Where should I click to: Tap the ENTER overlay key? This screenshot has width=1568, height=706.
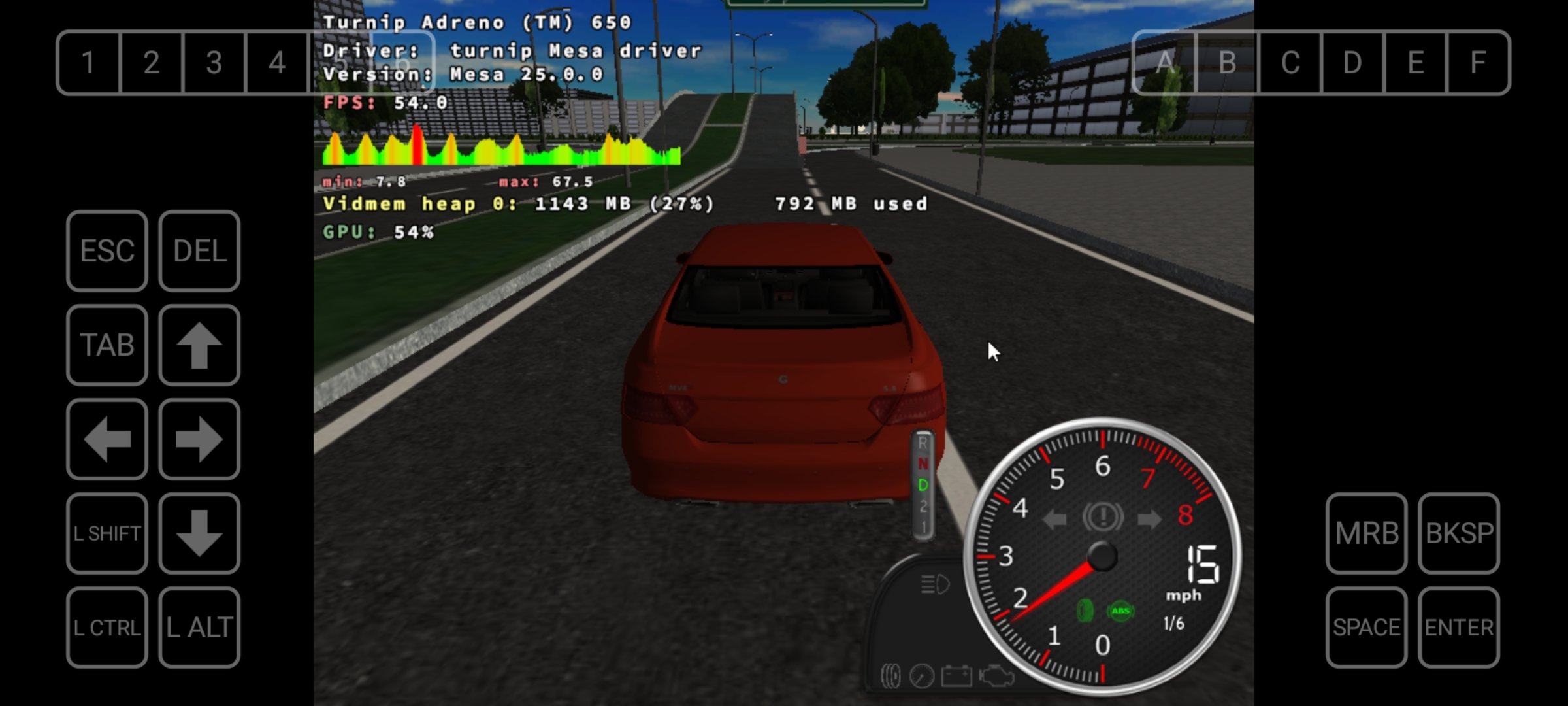(x=1459, y=628)
